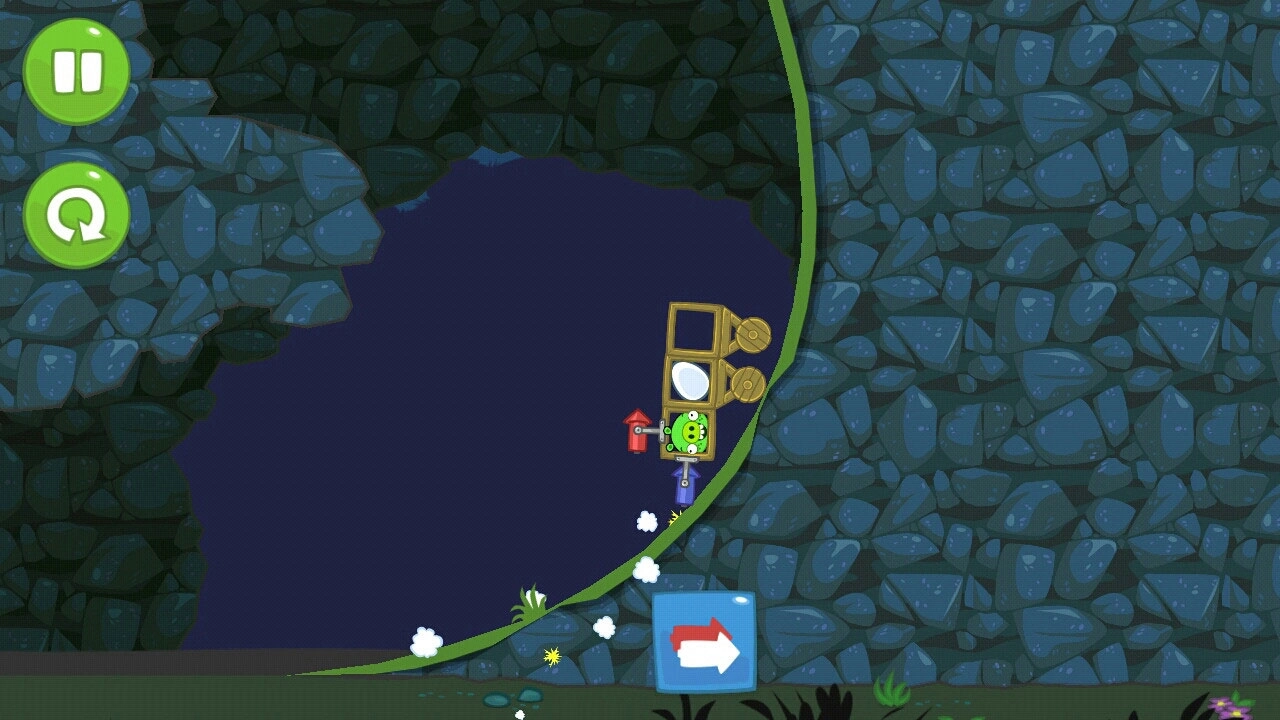Restart the level using the circular arrow

tap(77, 215)
